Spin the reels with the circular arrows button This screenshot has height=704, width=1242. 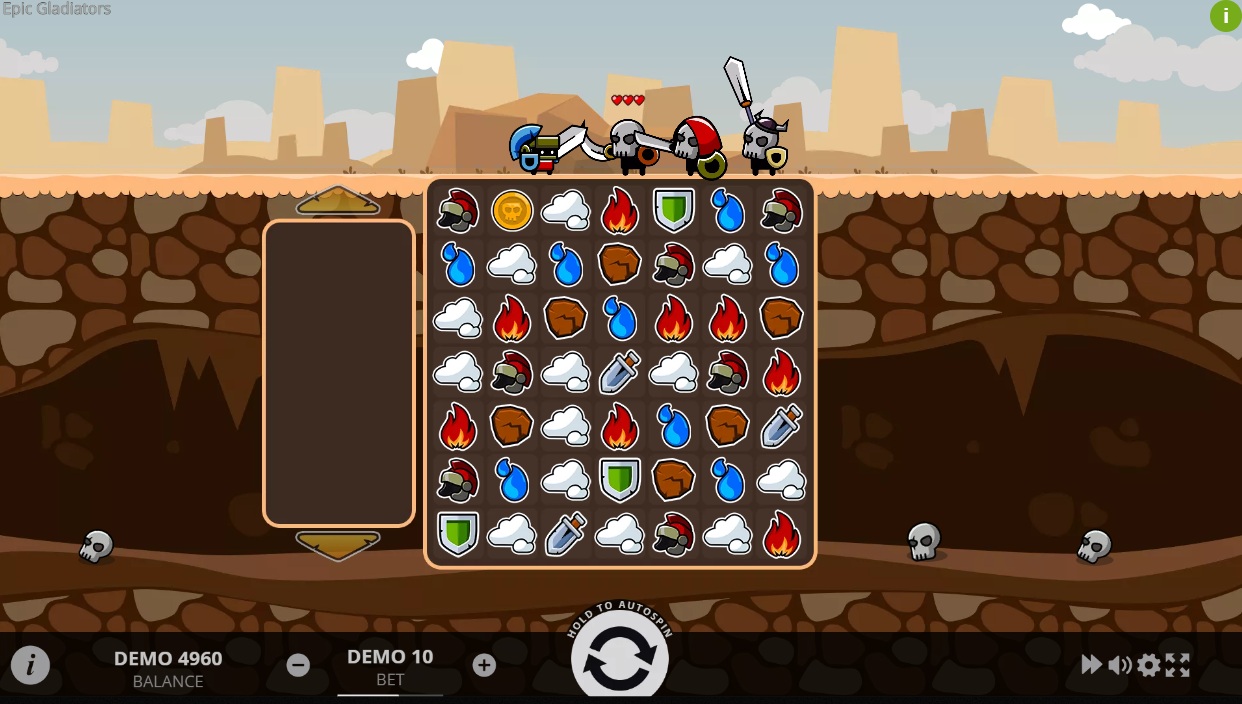click(x=619, y=658)
